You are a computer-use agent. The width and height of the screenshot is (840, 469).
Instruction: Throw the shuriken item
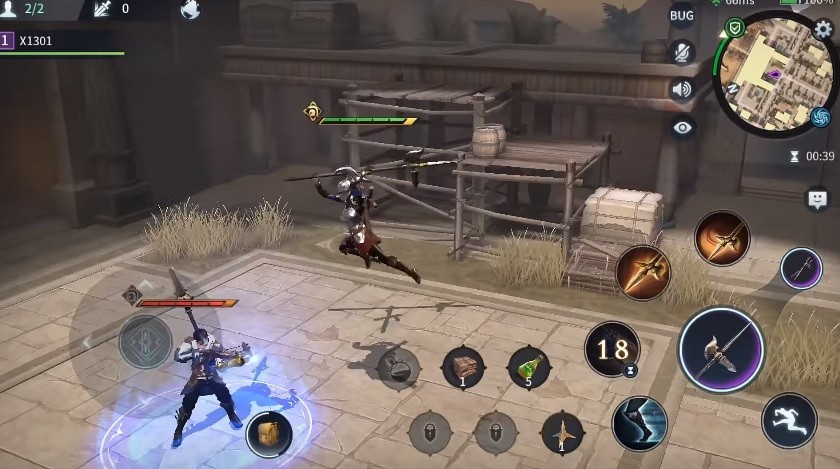[x=562, y=432]
